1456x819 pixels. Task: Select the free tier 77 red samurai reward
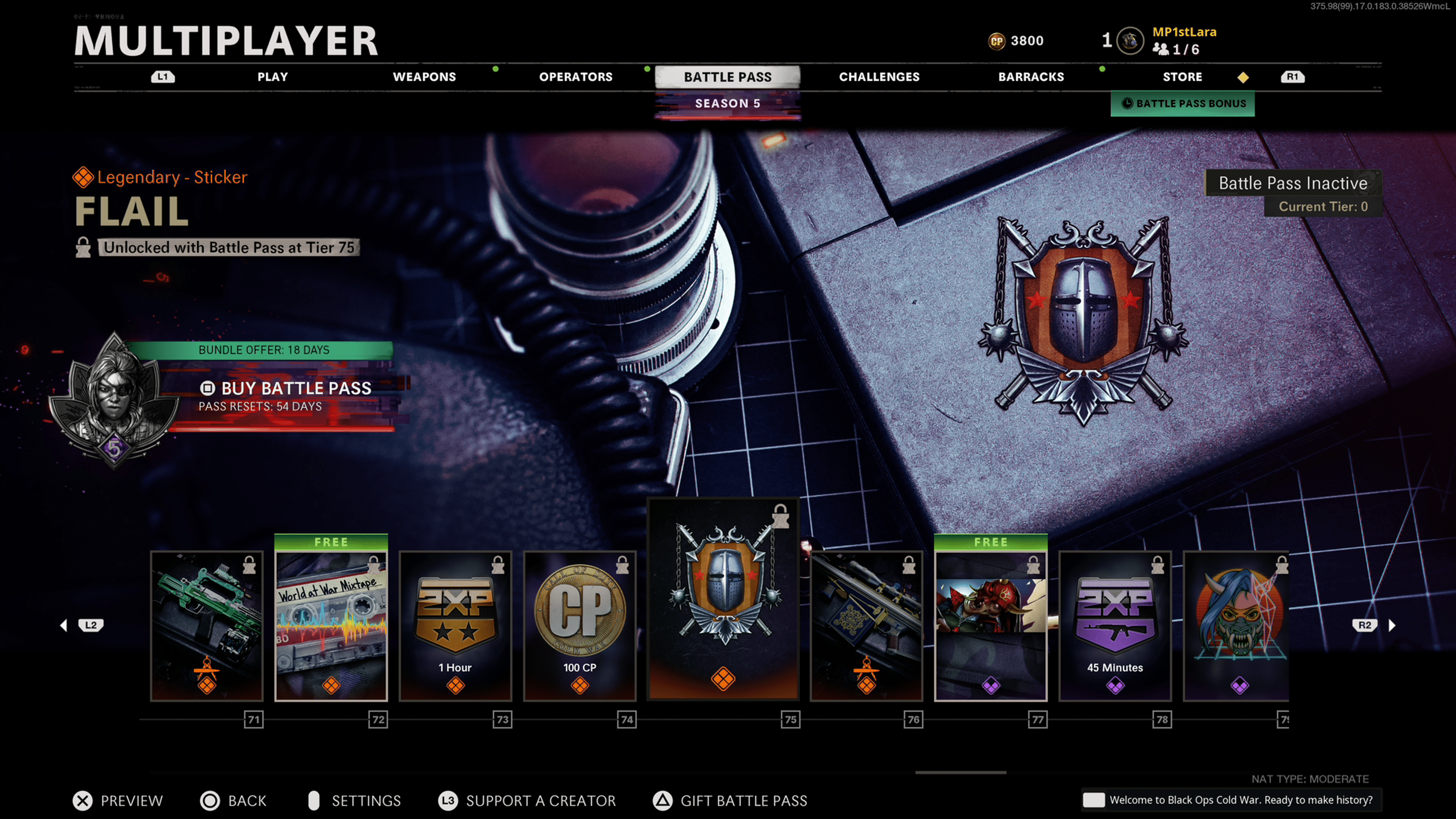coord(991,626)
